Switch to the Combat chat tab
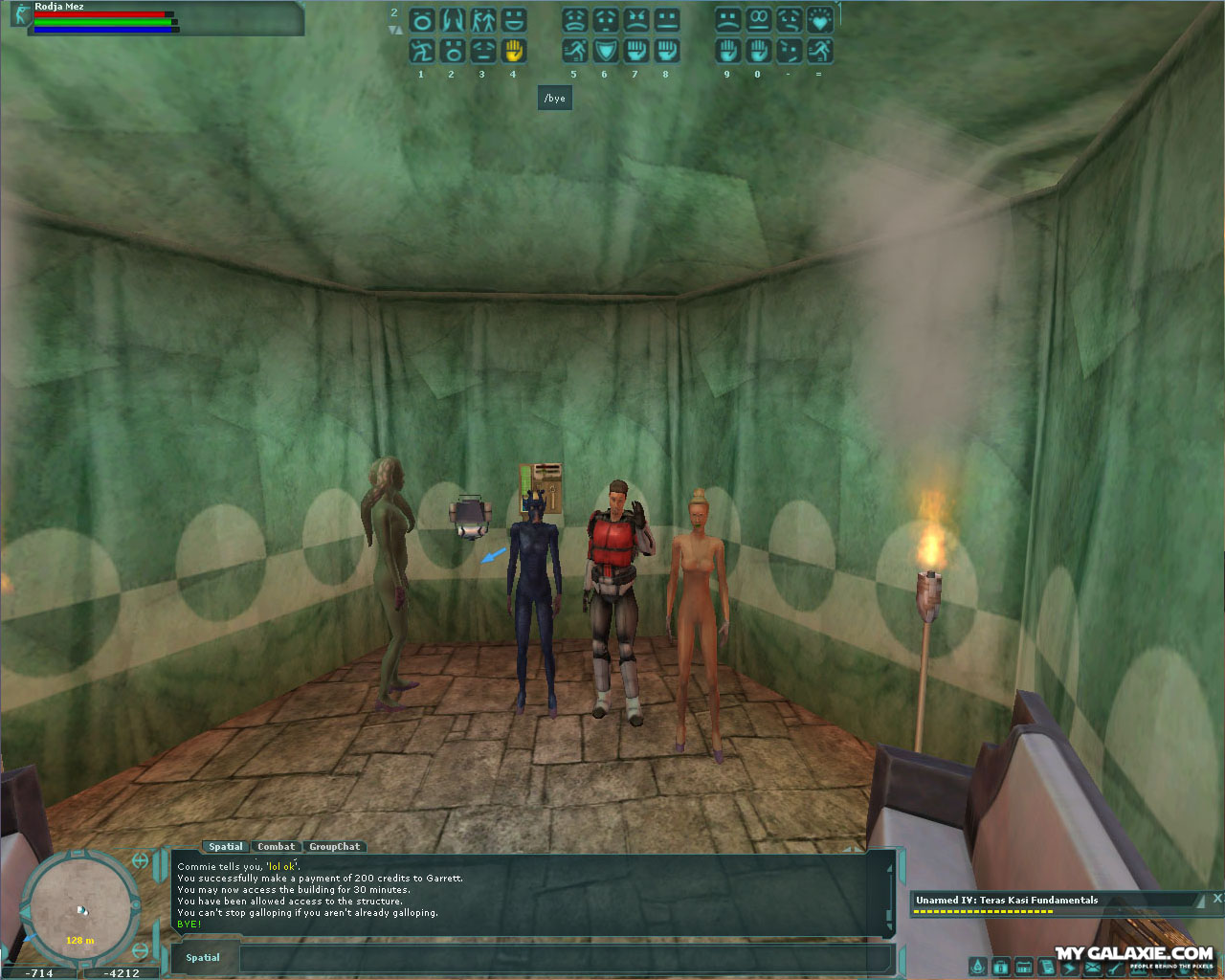 click(276, 846)
